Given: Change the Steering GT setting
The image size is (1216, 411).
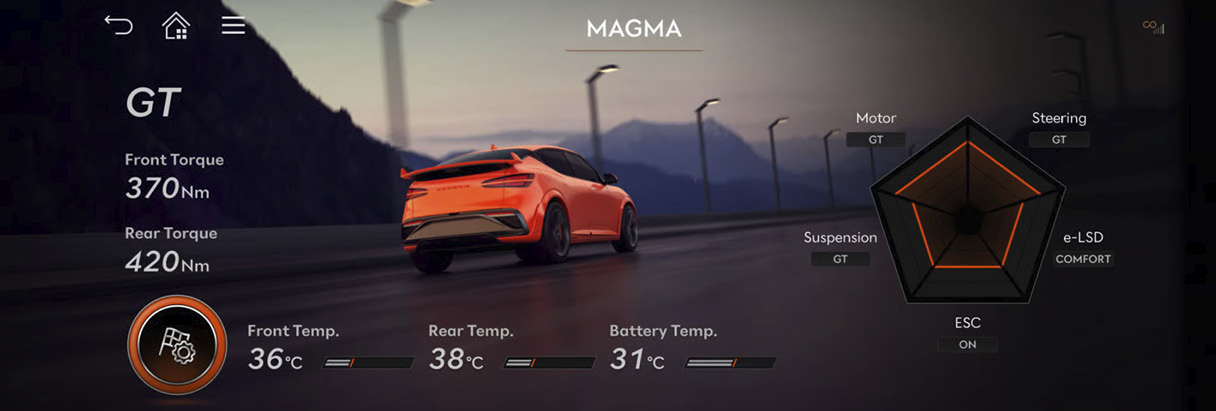Looking at the screenshot, I should (1059, 140).
